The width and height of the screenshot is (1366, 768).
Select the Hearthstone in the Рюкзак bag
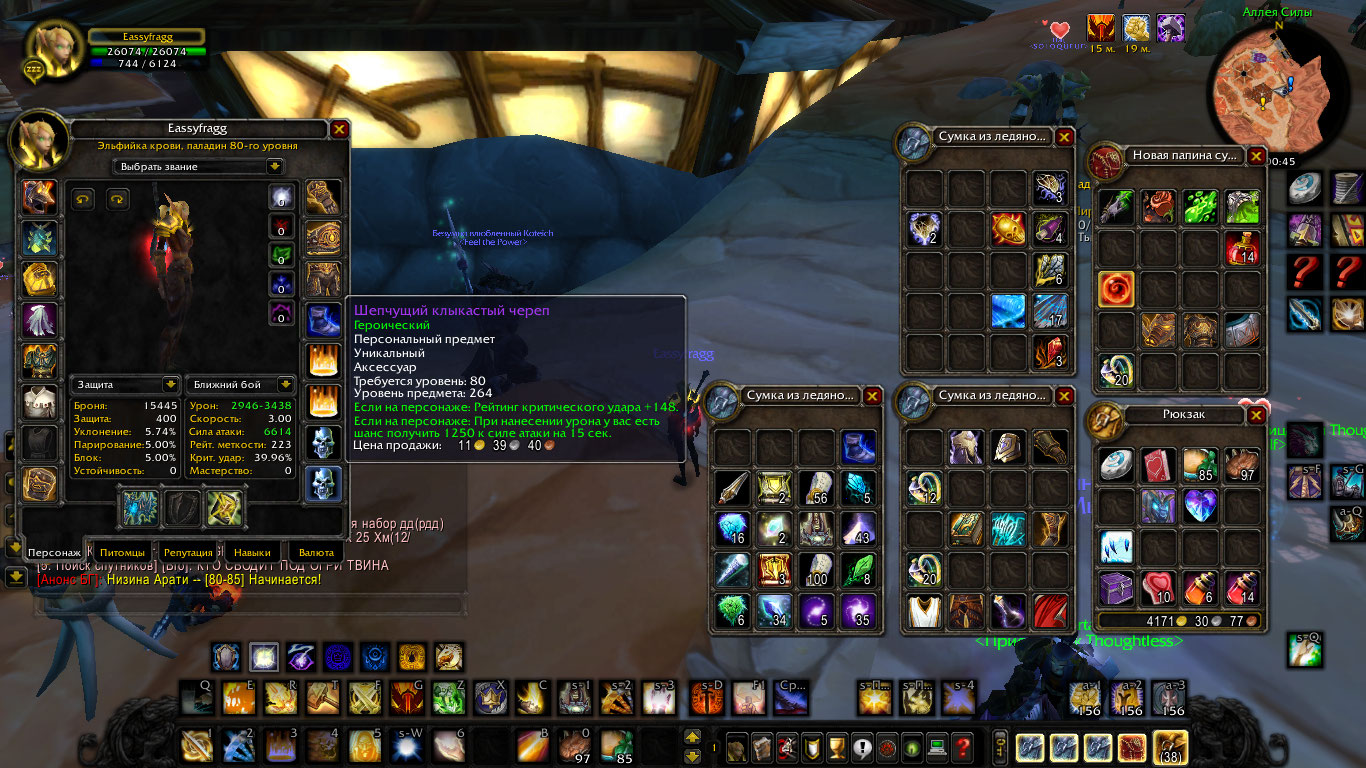pos(1115,465)
